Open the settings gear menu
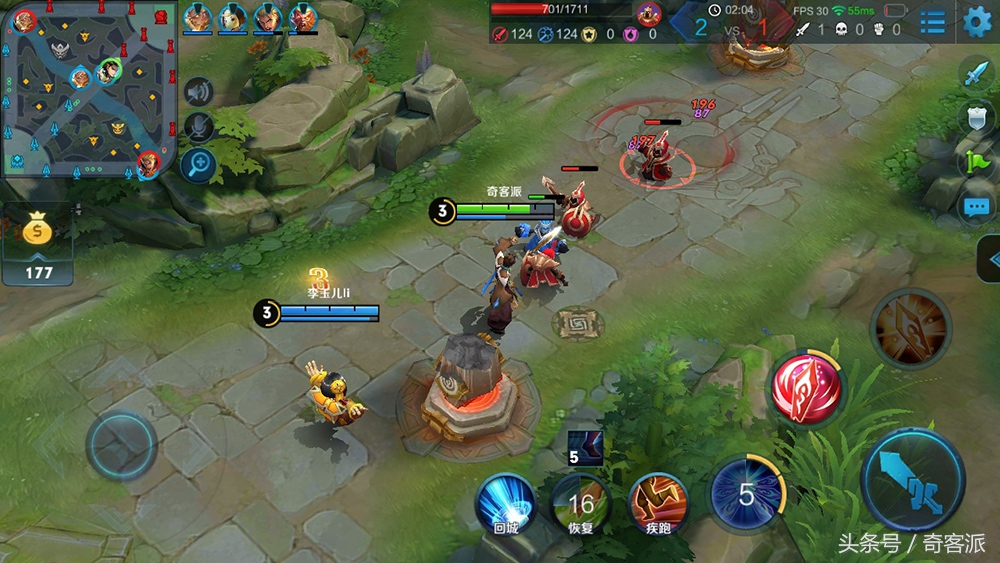The height and width of the screenshot is (563, 1000). (x=976, y=20)
